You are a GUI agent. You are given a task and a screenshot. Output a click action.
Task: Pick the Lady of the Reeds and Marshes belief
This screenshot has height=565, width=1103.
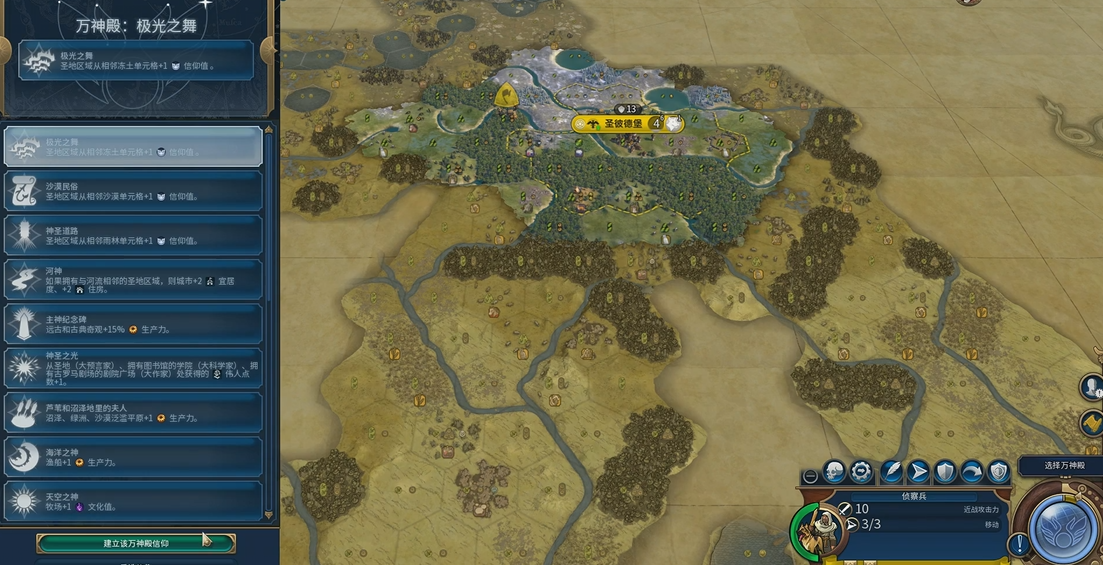134,412
